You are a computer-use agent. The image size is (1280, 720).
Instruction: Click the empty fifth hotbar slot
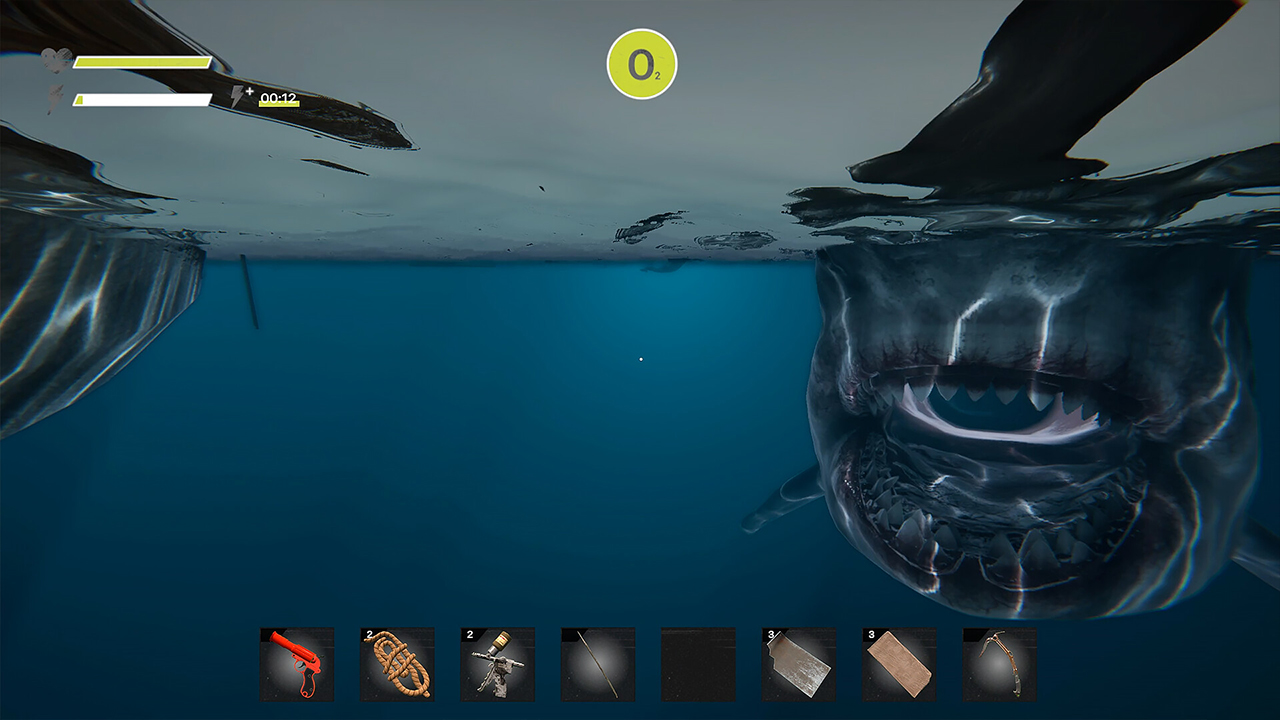[699, 665]
